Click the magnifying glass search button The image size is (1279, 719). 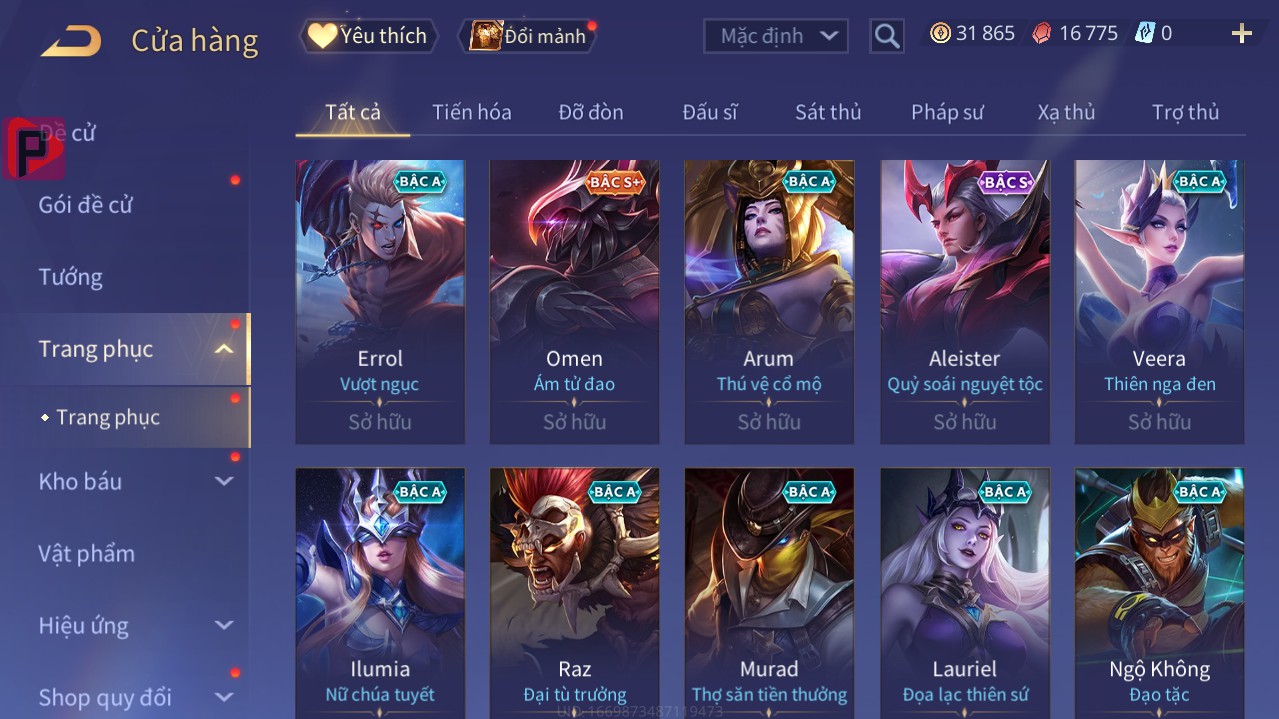tap(886, 36)
